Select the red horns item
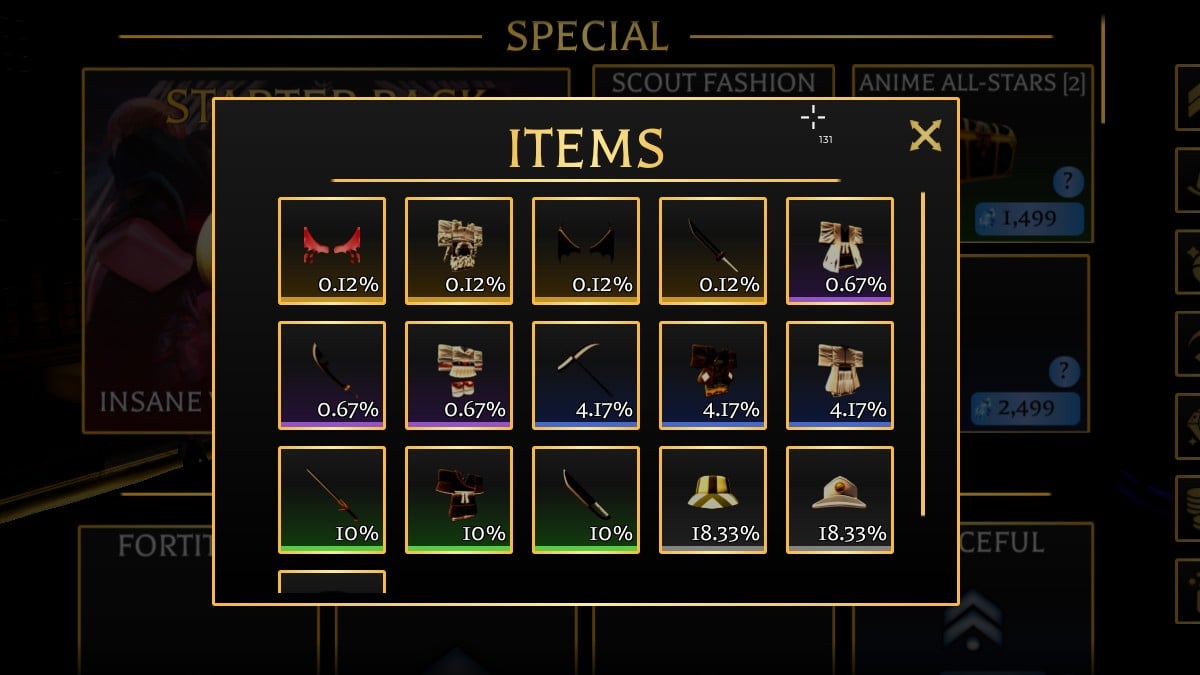The image size is (1200, 675). pos(332,250)
